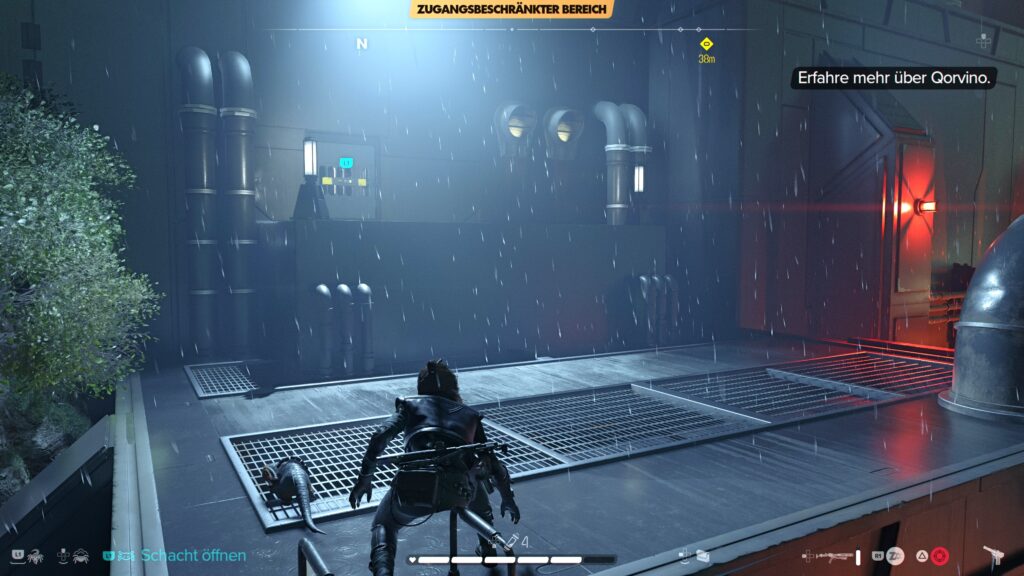Image resolution: width=1024 pixels, height=576 pixels.
Task: Select the 'Schacht öffnen' action prompt
Action: click(193, 555)
